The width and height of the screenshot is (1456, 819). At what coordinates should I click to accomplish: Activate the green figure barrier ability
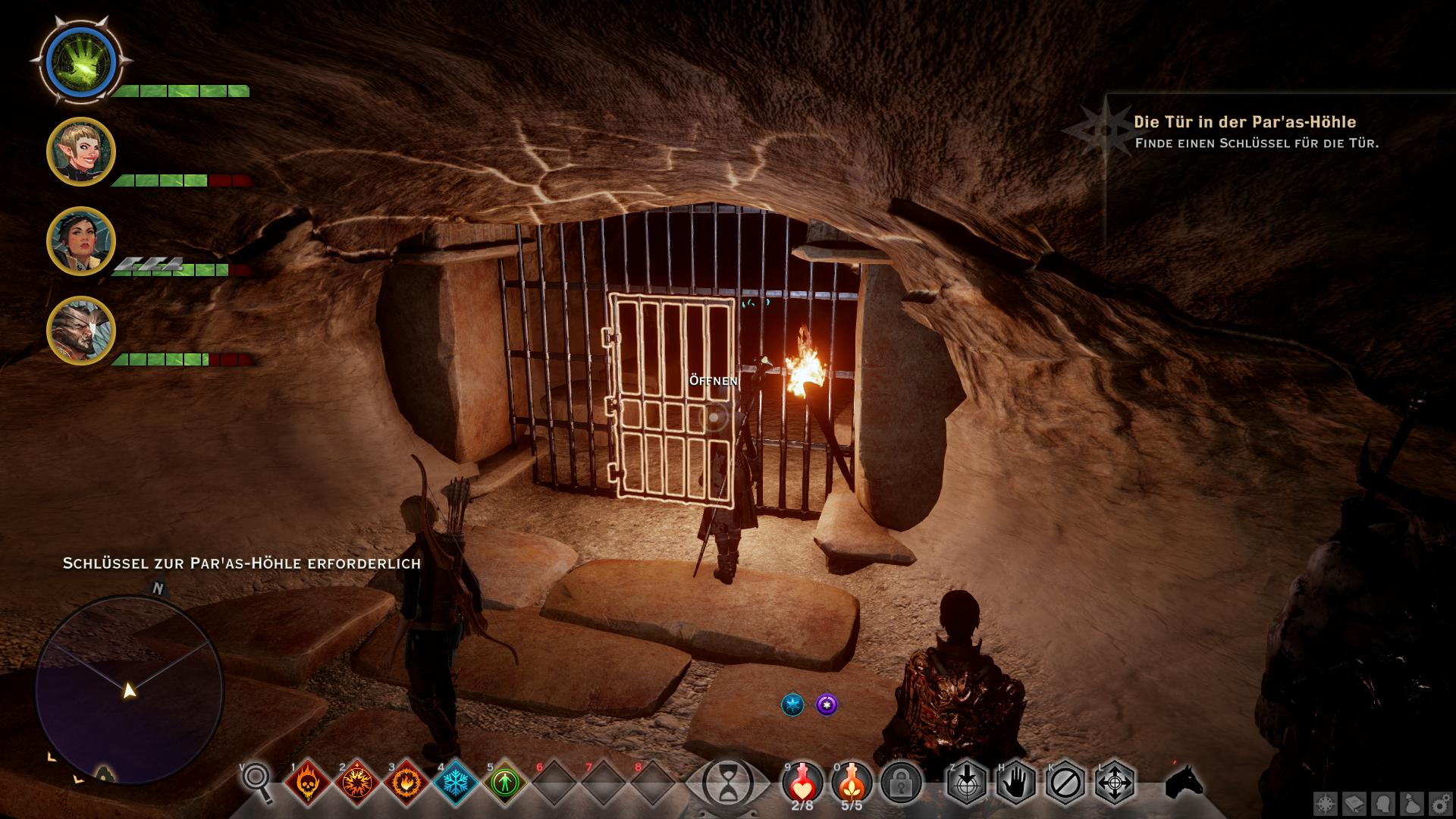tap(506, 782)
